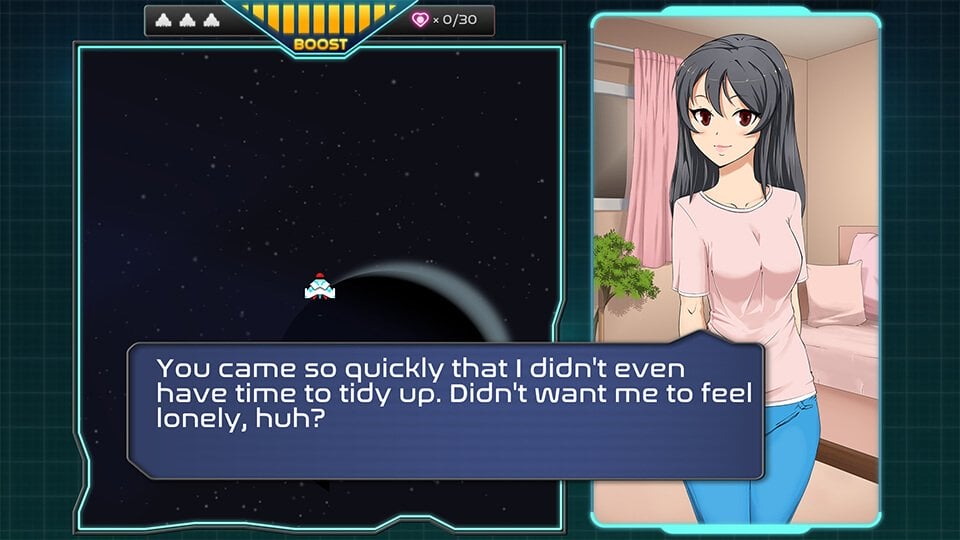Advance the dialogue by clicking the text box
The height and width of the screenshot is (540, 960).
[445, 410]
